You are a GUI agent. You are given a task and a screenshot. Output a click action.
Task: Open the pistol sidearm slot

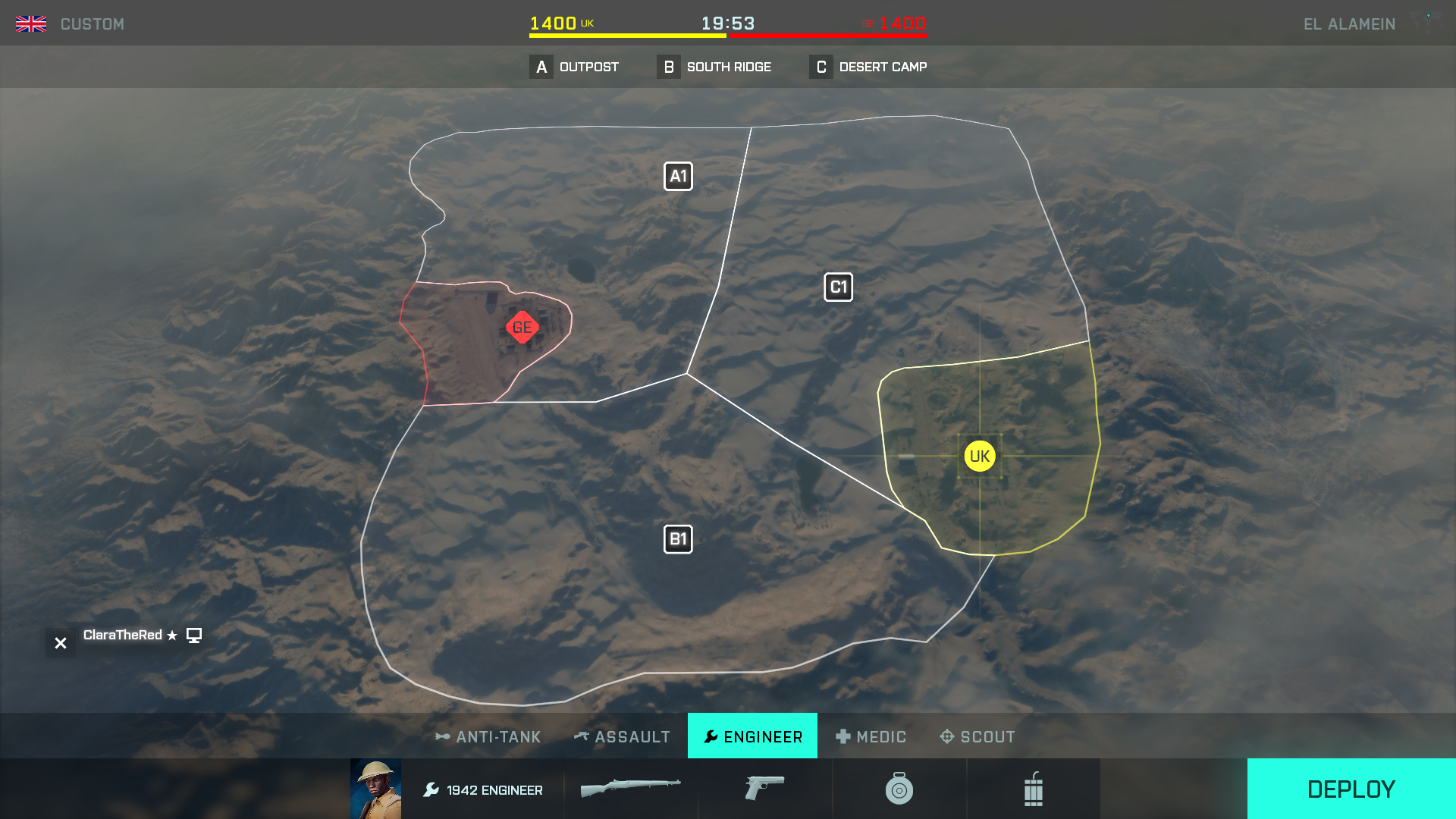point(764,789)
